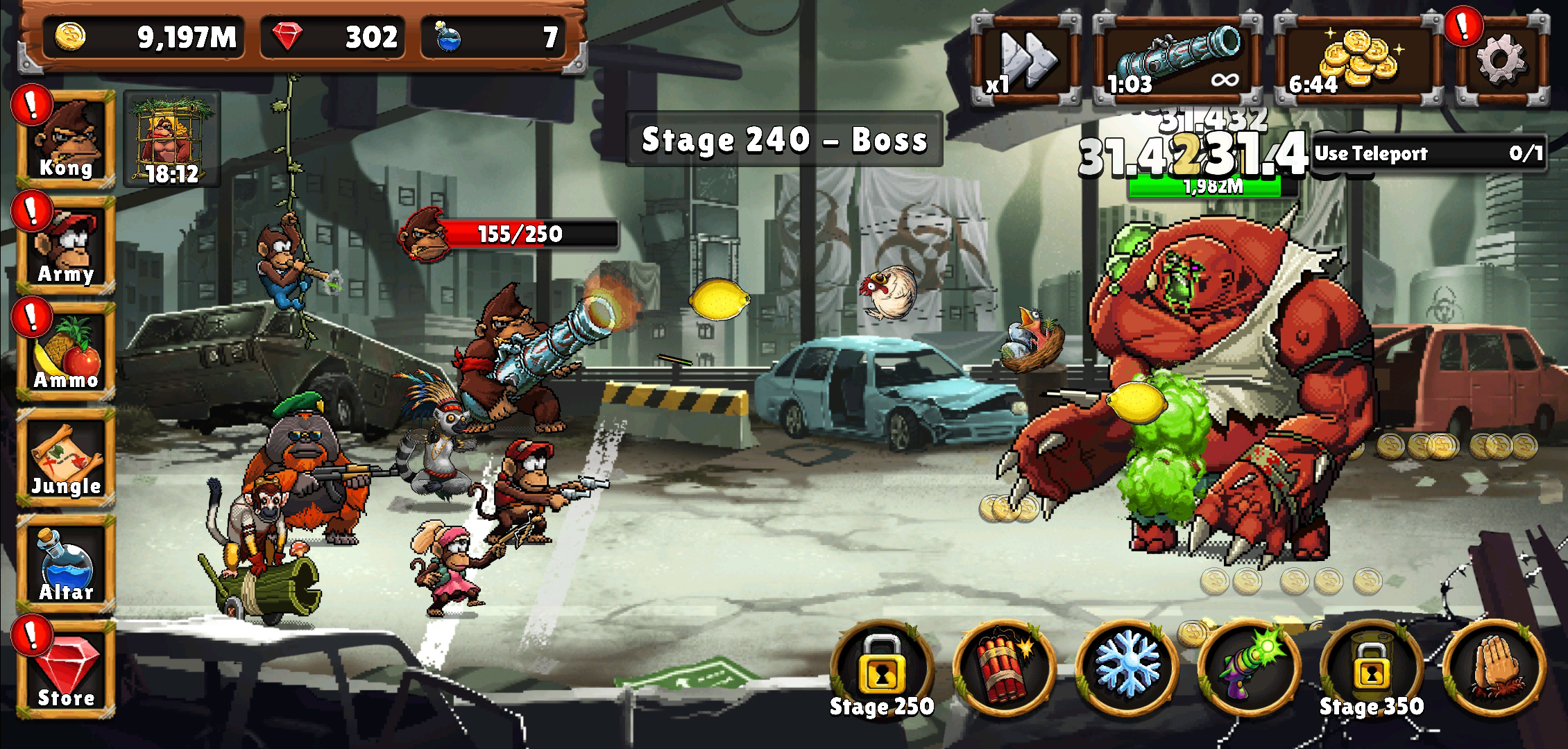Tap the caged gorilla timer icon
This screenshot has width=1568, height=749.
coord(172,140)
